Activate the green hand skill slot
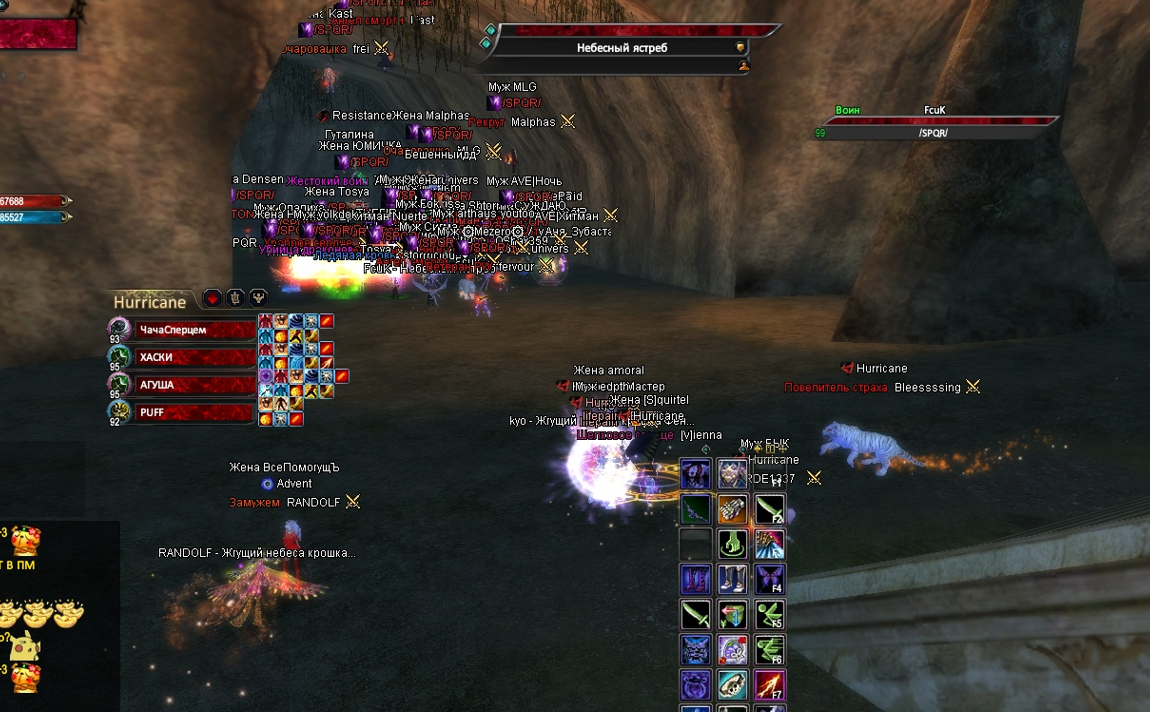 coord(732,544)
